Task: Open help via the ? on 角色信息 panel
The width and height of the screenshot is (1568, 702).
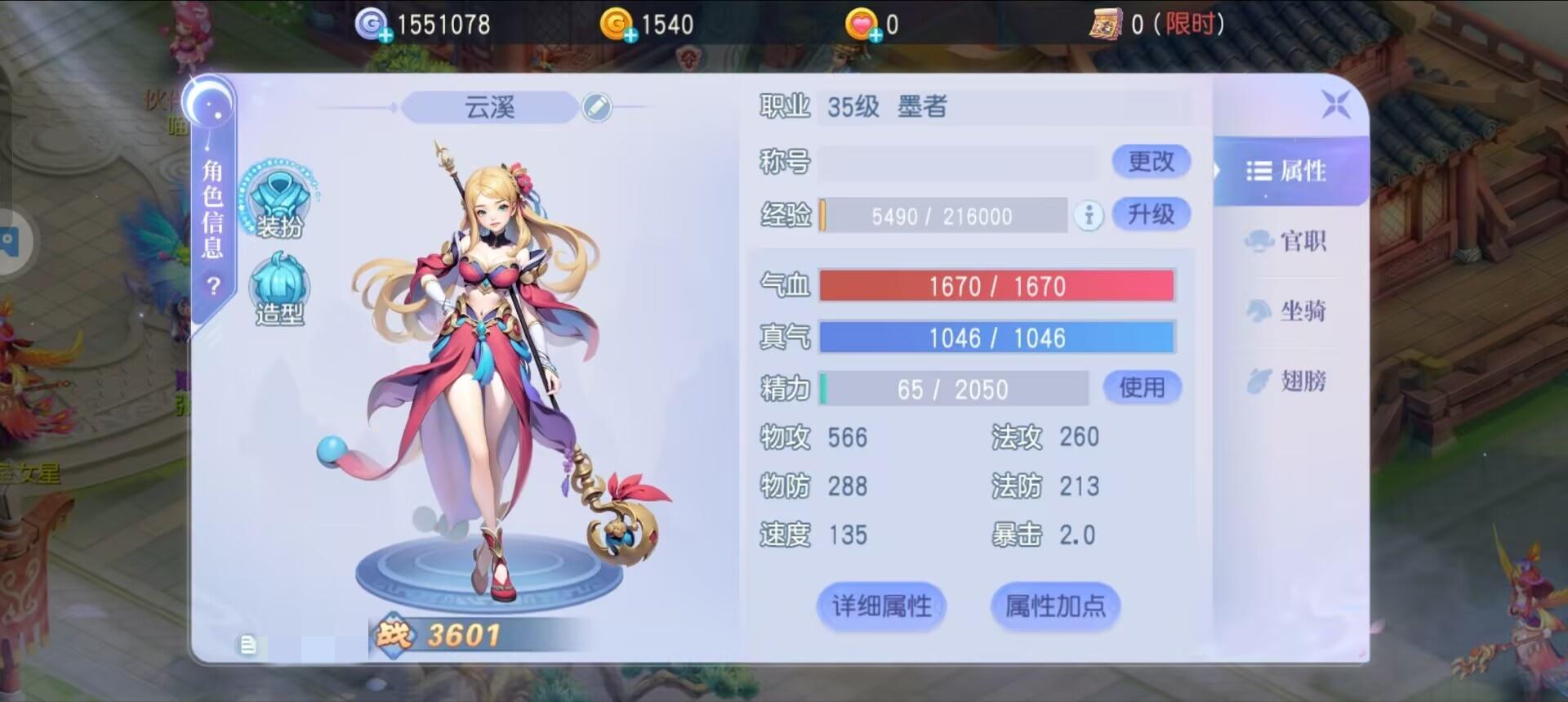Action: tap(213, 286)
